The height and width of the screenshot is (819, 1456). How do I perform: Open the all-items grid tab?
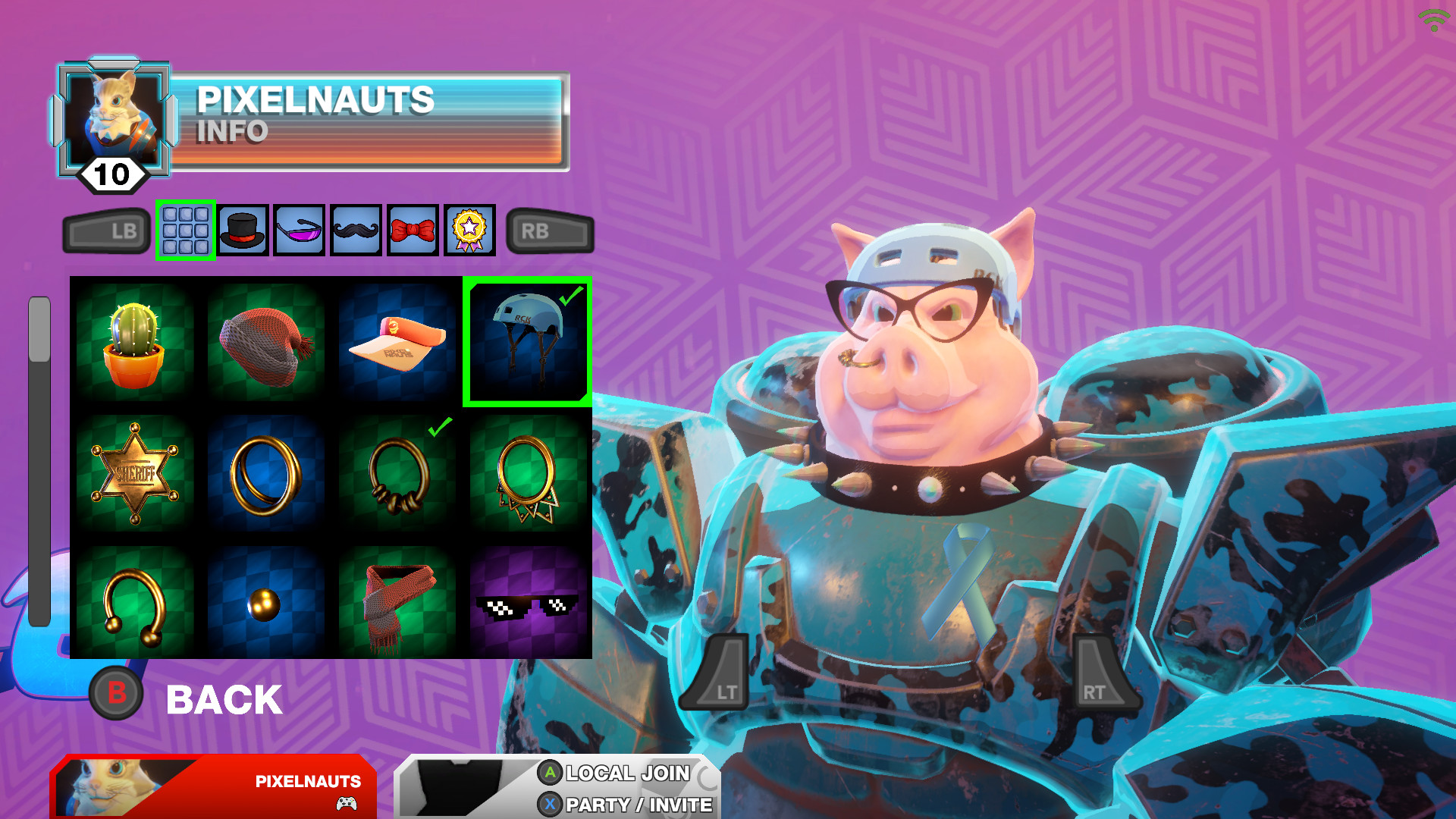(186, 231)
